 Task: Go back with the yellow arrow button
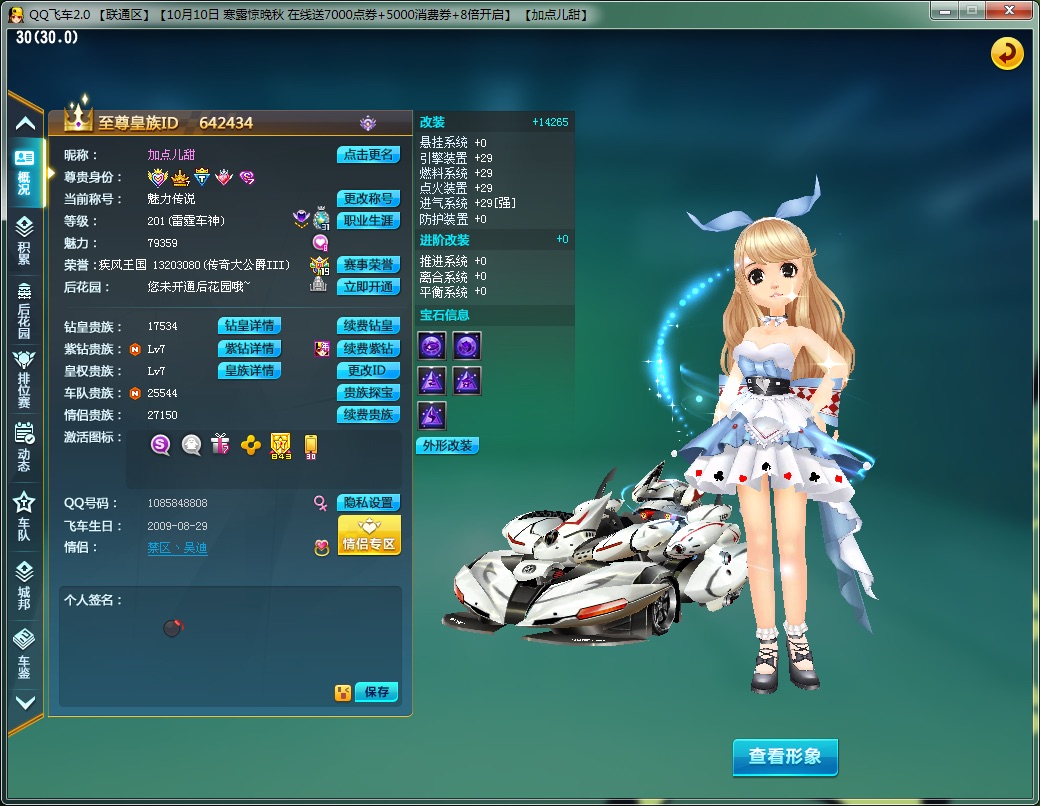[x=1007, y=53]
